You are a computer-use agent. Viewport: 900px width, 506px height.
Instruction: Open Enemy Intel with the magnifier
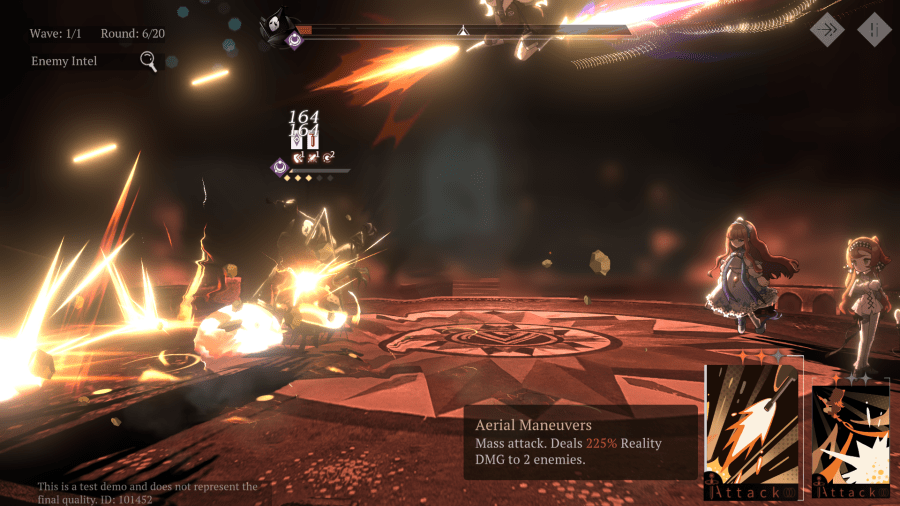coord(148,62)
